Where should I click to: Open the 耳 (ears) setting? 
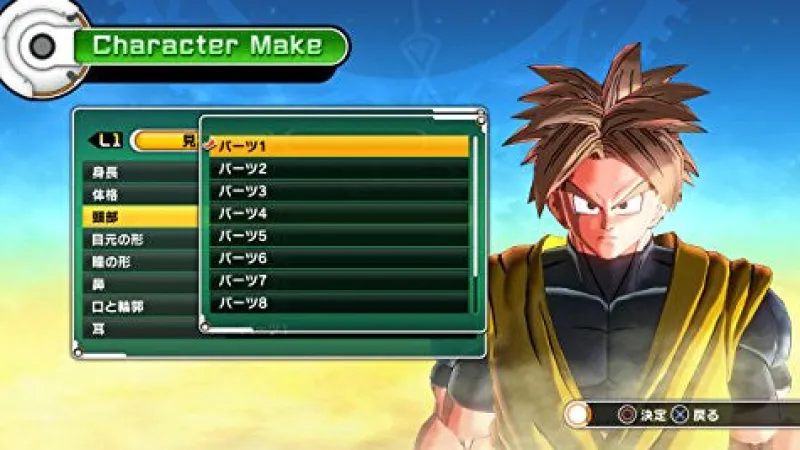[140, 328]
